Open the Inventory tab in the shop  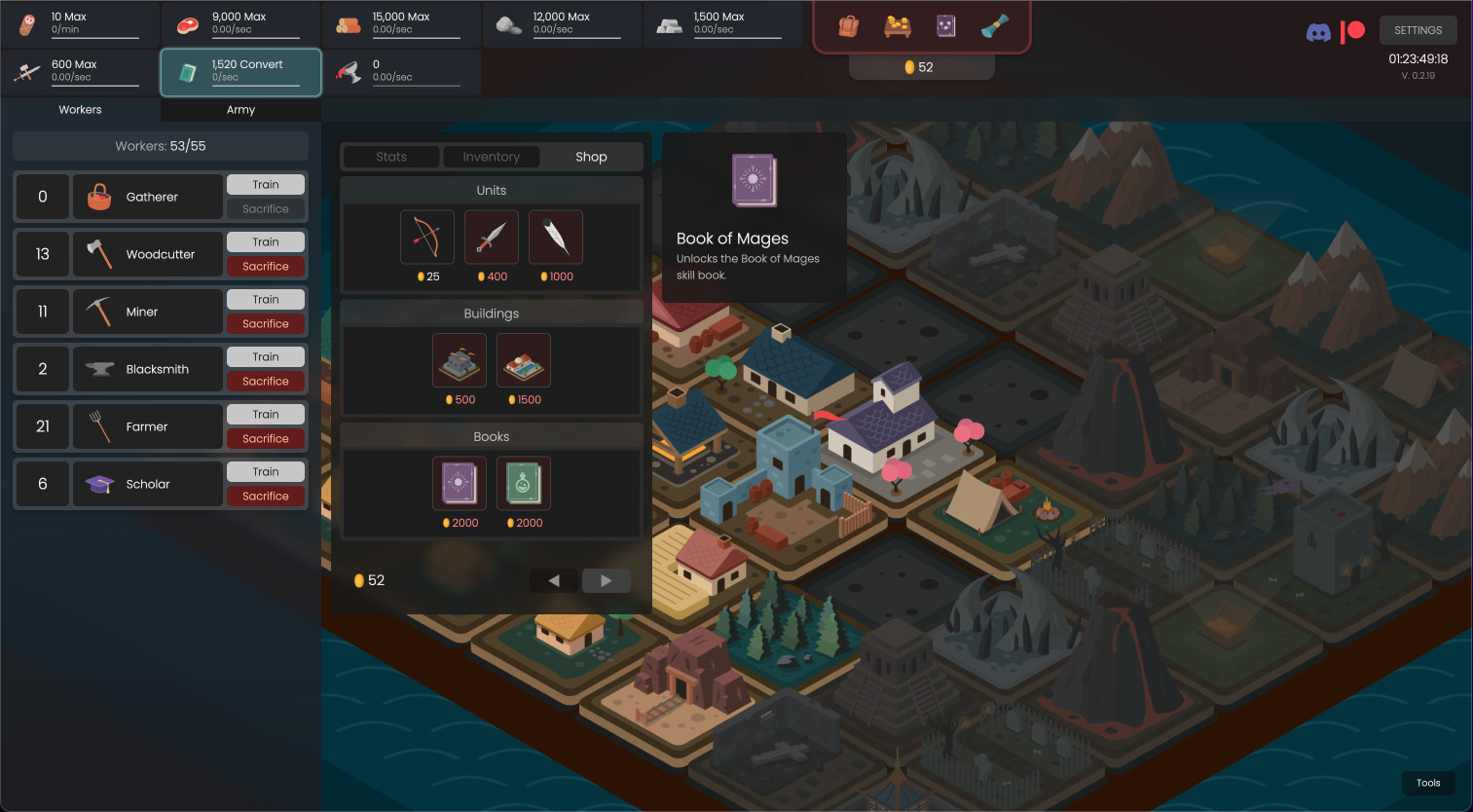click(491, 156)
